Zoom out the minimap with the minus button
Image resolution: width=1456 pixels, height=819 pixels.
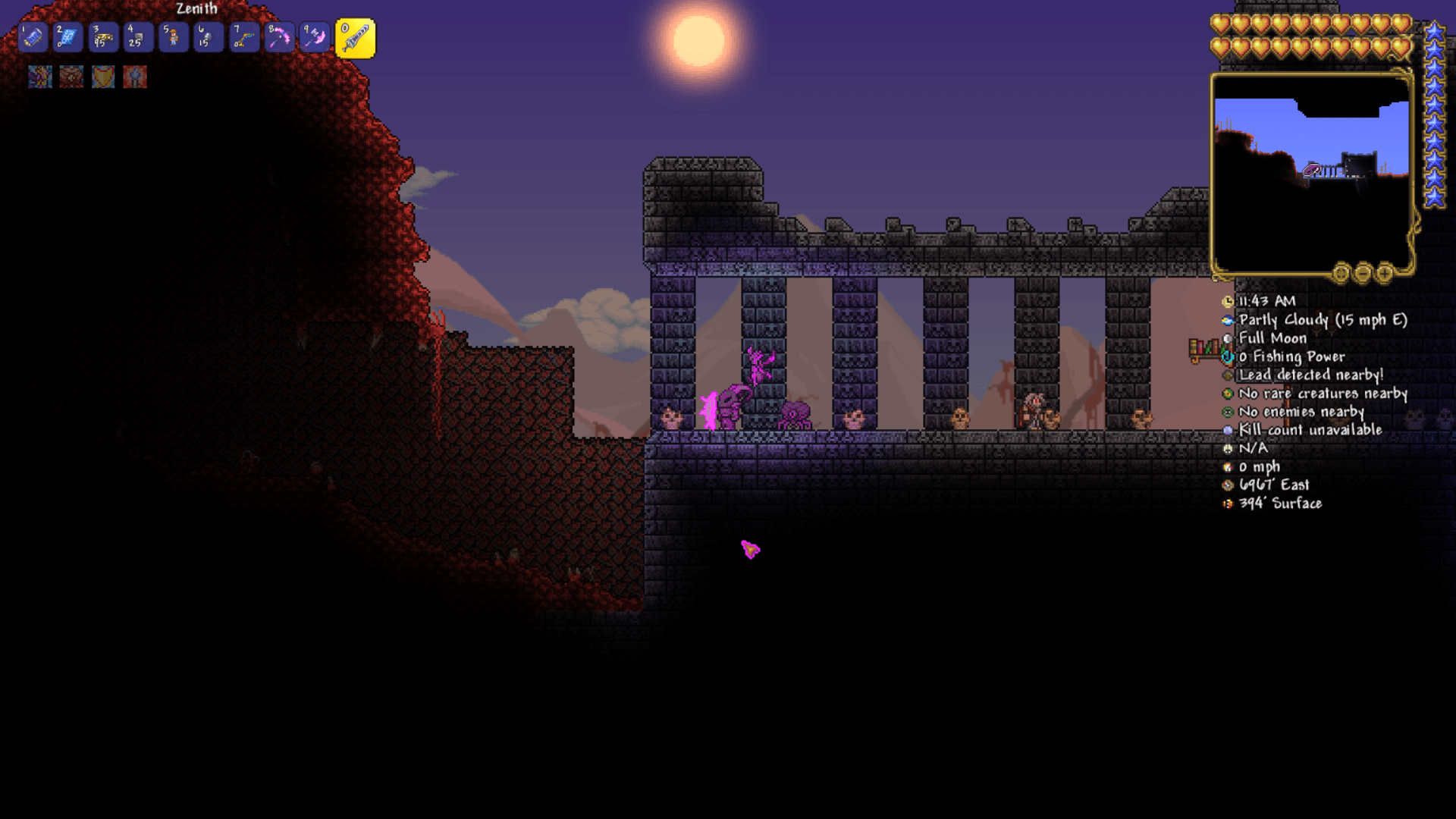tap(1363, 271)
